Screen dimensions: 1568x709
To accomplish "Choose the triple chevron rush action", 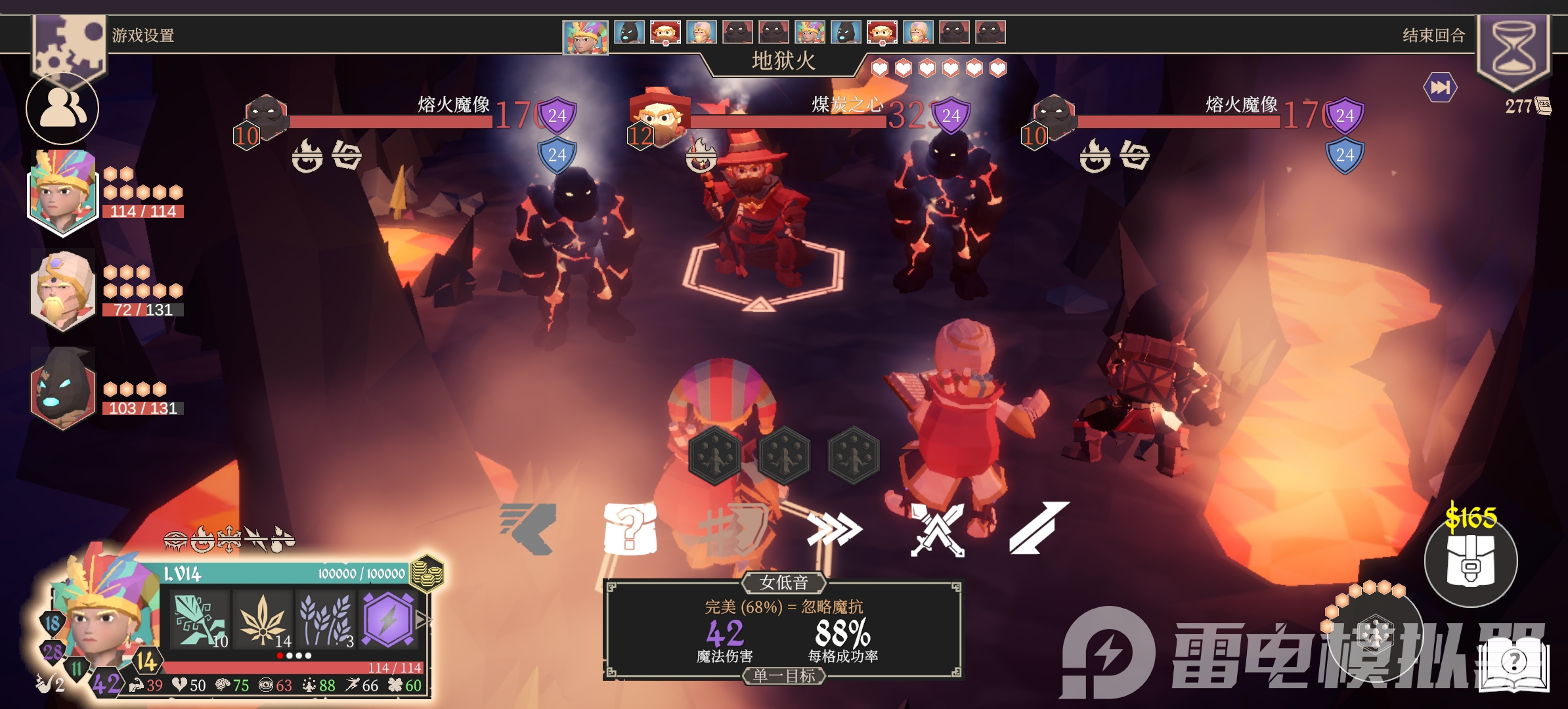I will [834, 529].
